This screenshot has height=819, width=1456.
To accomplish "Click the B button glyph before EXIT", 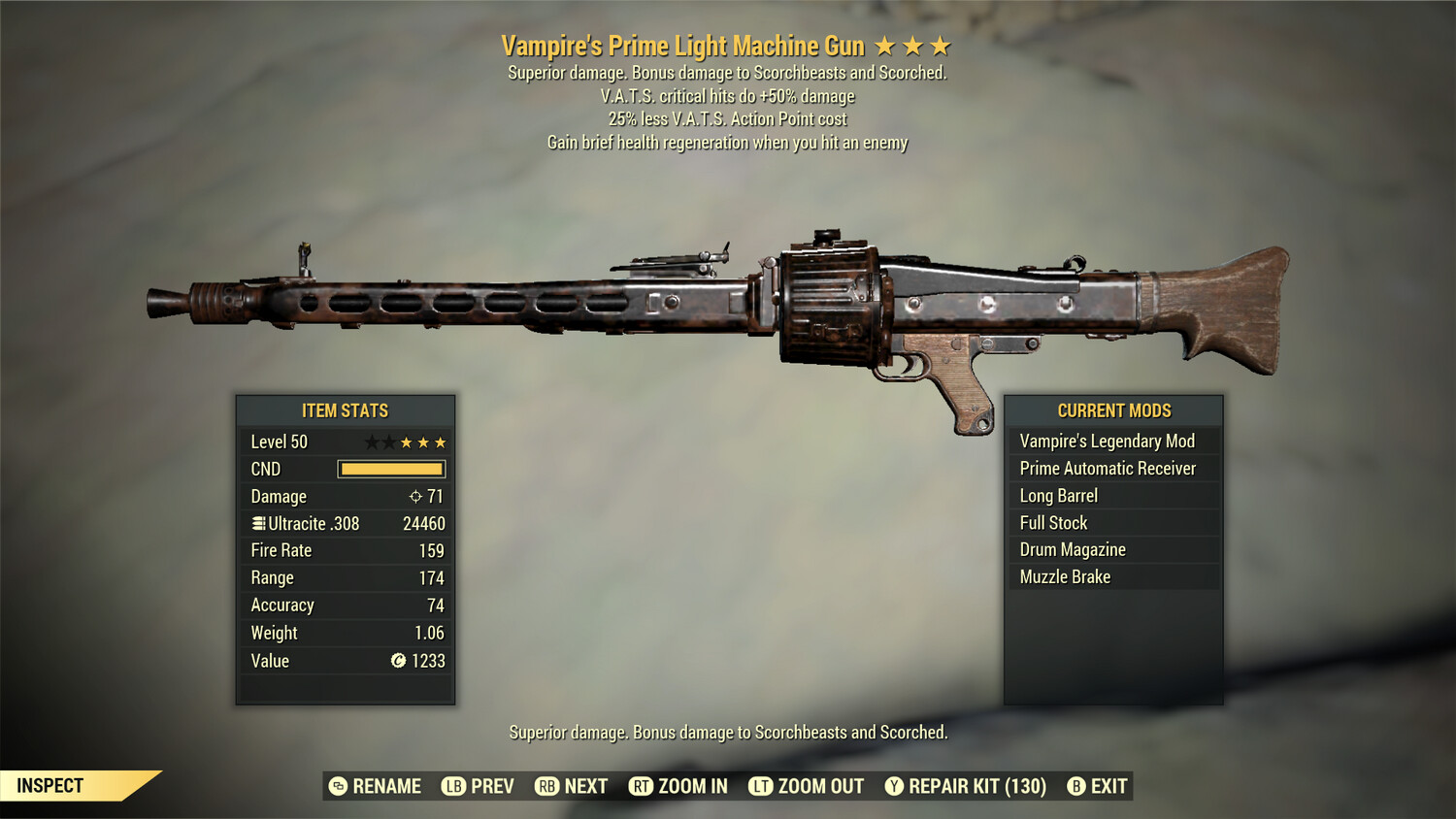I will (1075, 786).
